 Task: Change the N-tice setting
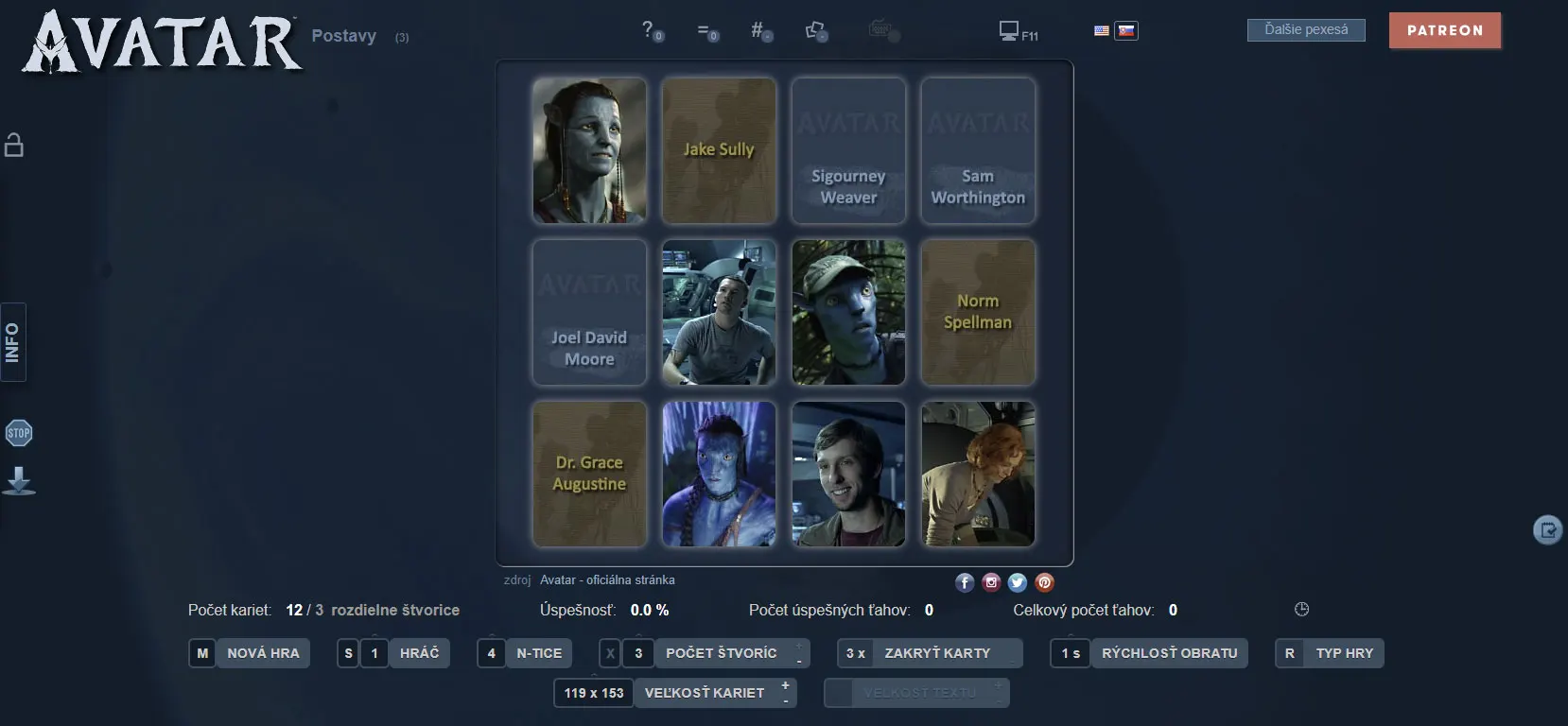538,653
